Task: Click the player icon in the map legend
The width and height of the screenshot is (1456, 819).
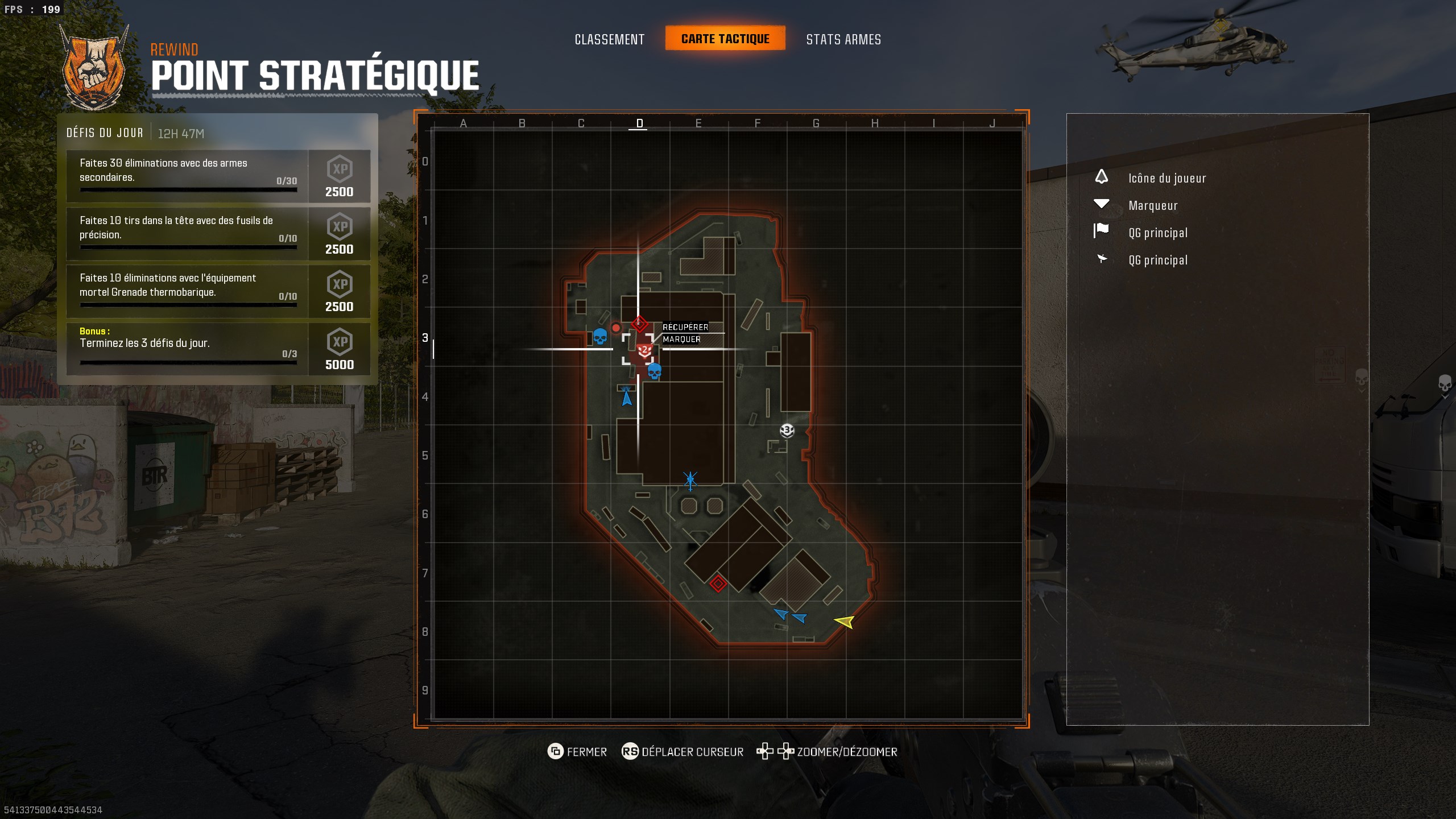Action: coord(1102,177)
